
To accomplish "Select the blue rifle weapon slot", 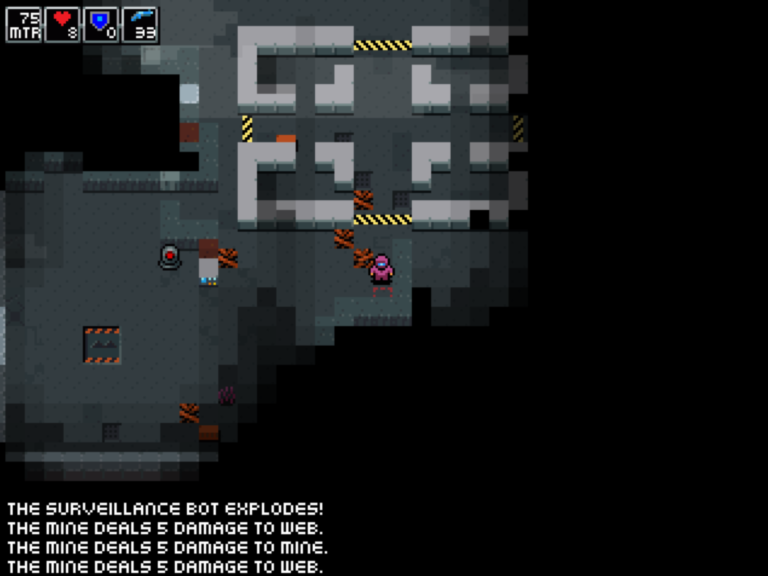I will (140, 24).
